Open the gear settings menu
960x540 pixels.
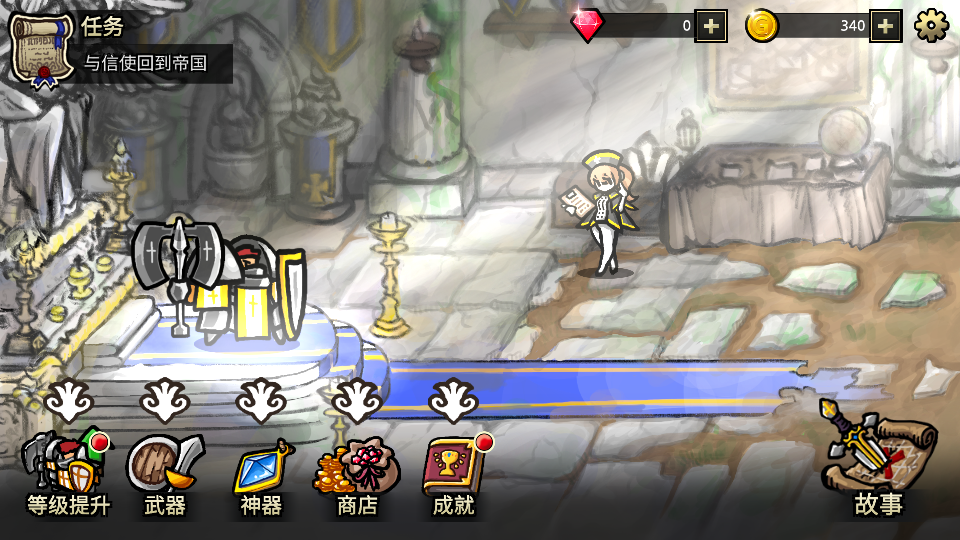tap(931, 26)
